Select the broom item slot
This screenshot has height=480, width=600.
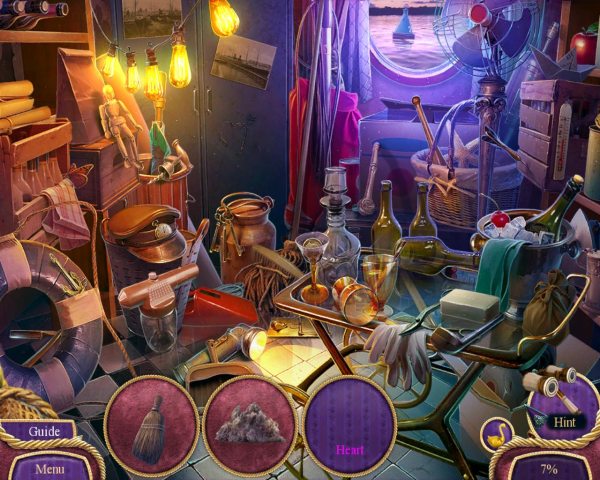(x=150, y=425)
